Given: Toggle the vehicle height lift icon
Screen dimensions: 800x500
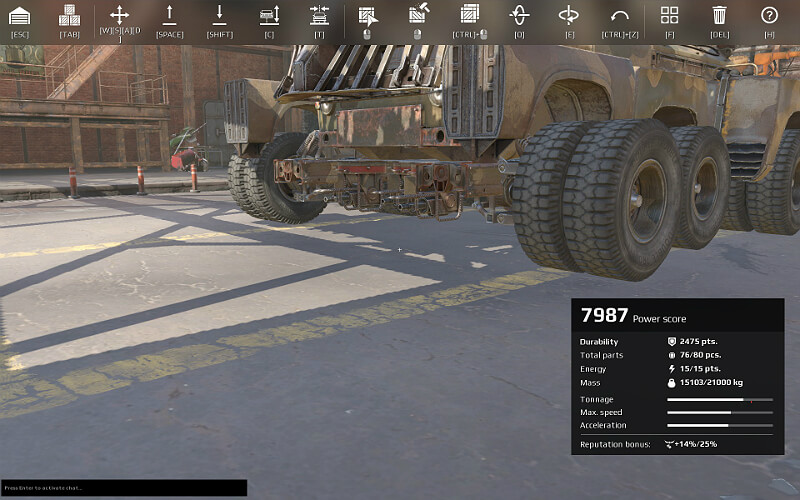Looking at the screenshot, I should pos(269,15).
